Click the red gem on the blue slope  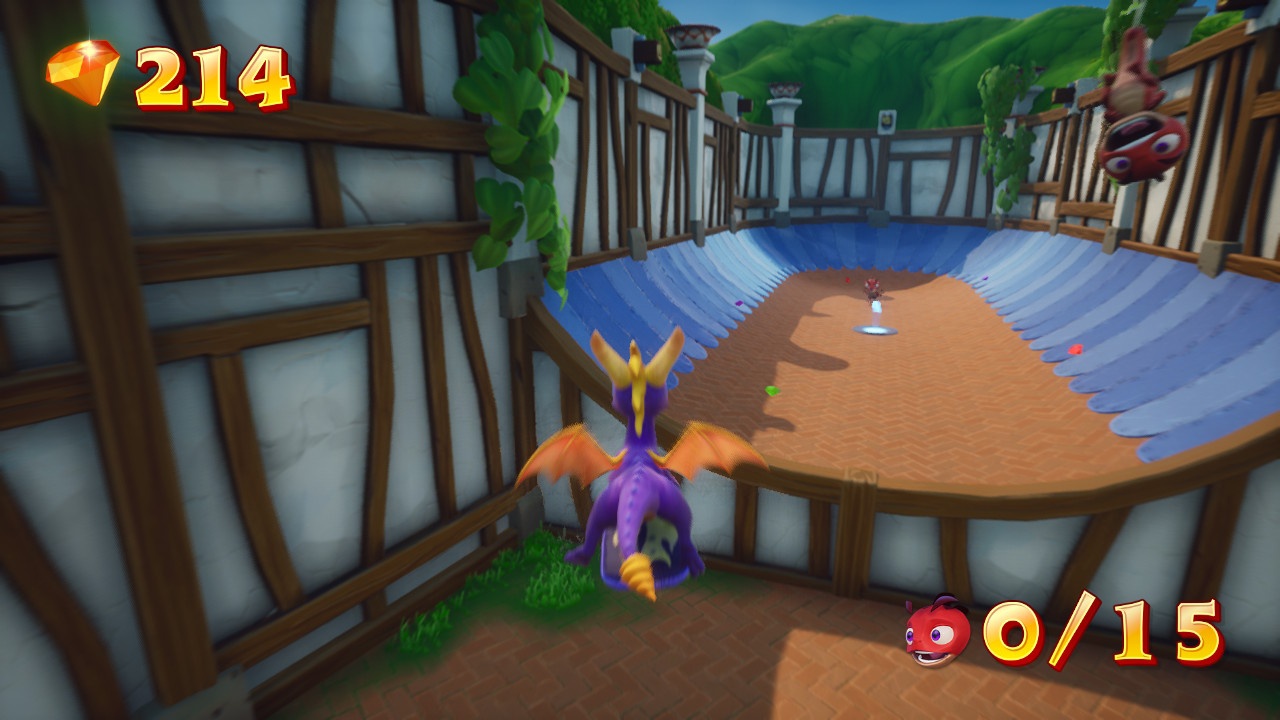[x=1076, y=348]
